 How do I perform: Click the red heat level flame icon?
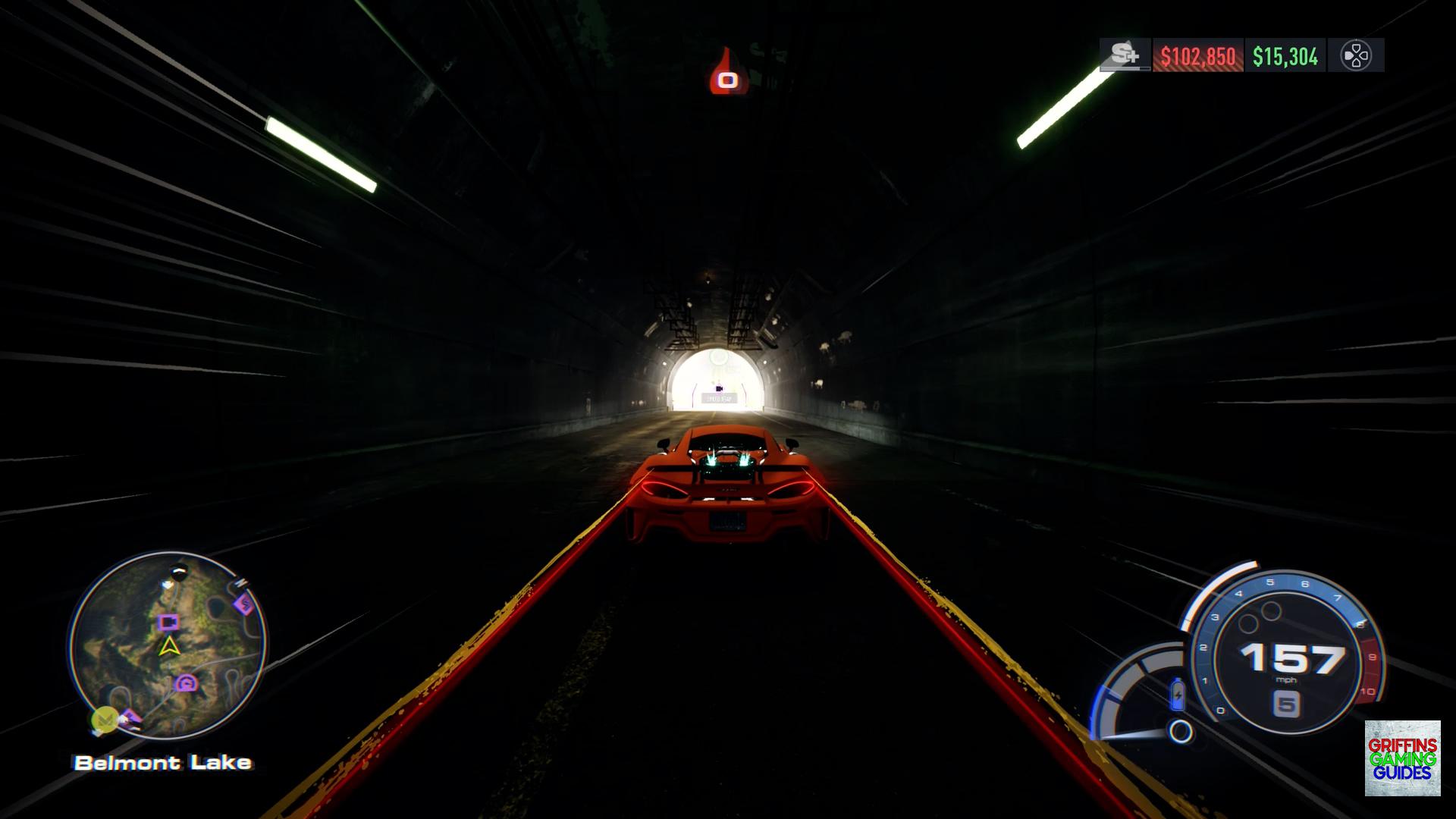728,73
